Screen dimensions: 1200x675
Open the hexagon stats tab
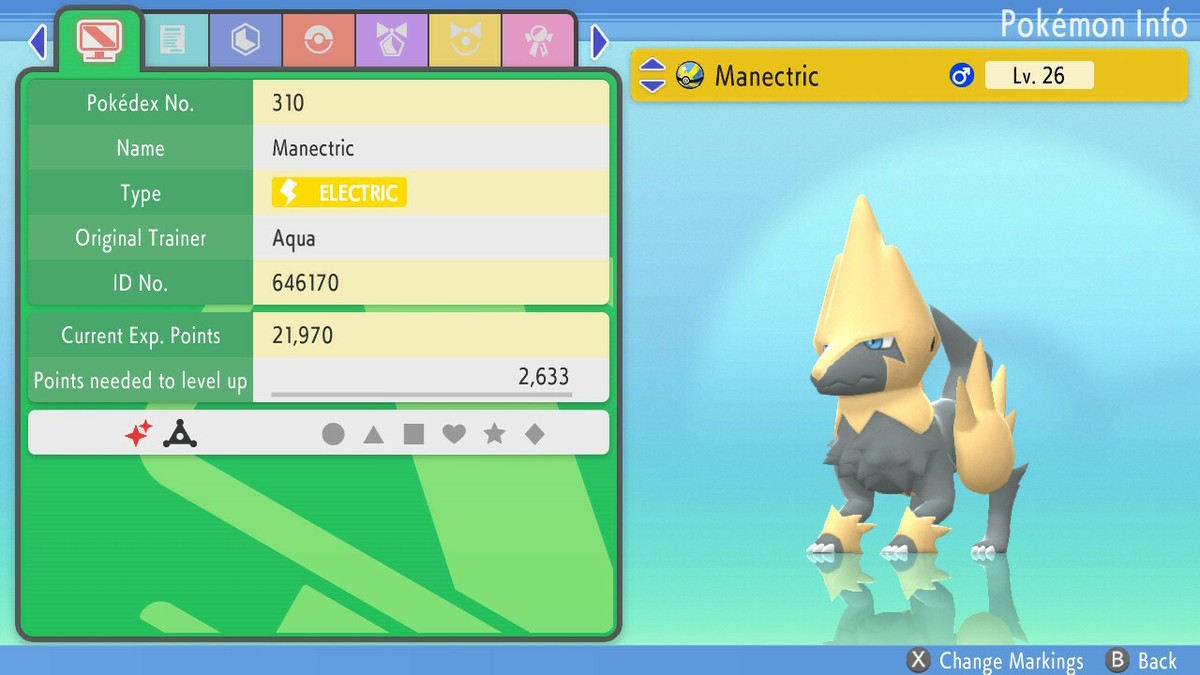[245, 41]
